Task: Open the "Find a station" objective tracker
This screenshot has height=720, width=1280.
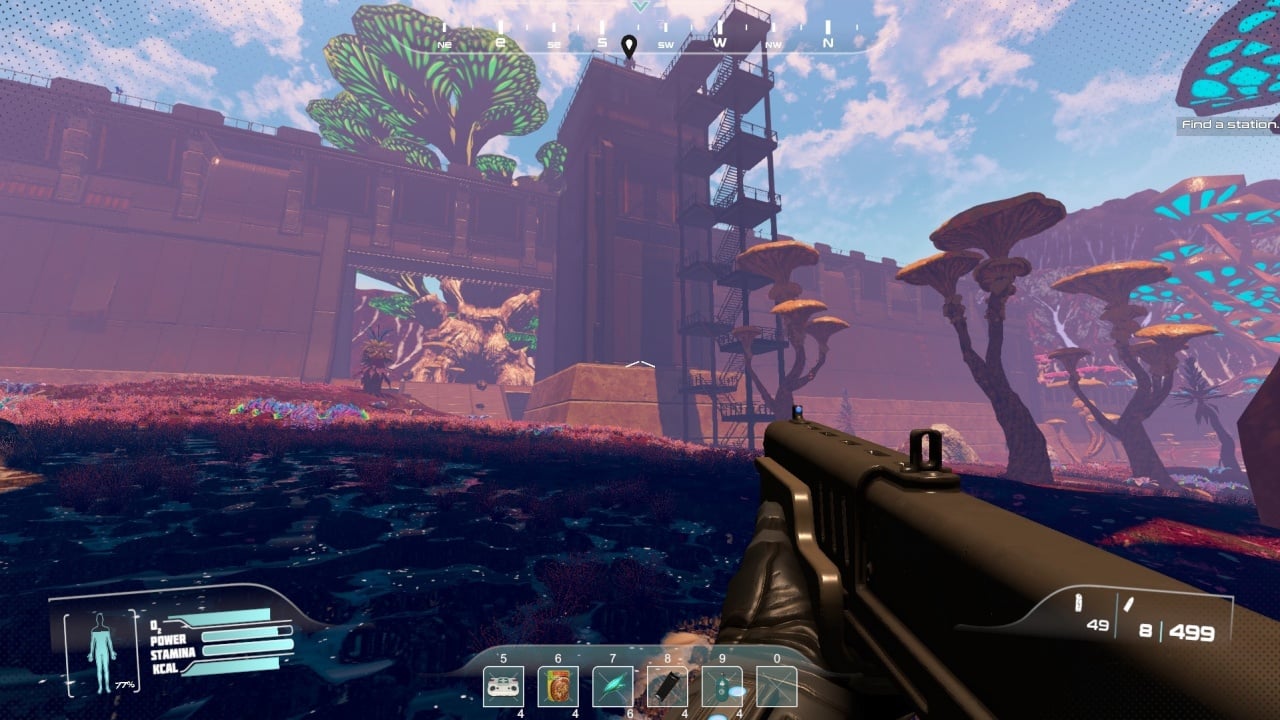Action: [x=1229, y=125]
